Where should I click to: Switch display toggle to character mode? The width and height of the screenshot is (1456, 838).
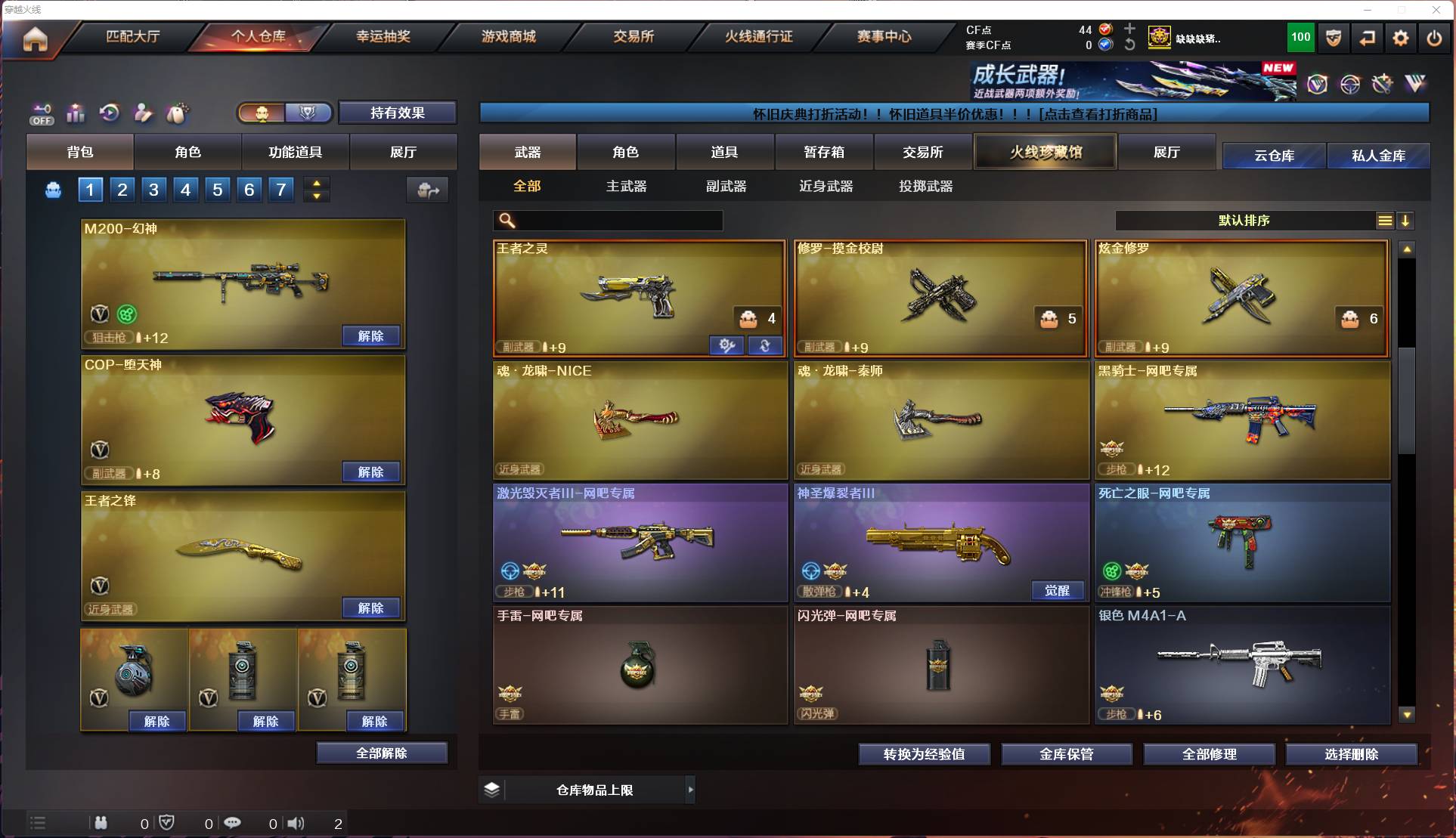[262, 113]
